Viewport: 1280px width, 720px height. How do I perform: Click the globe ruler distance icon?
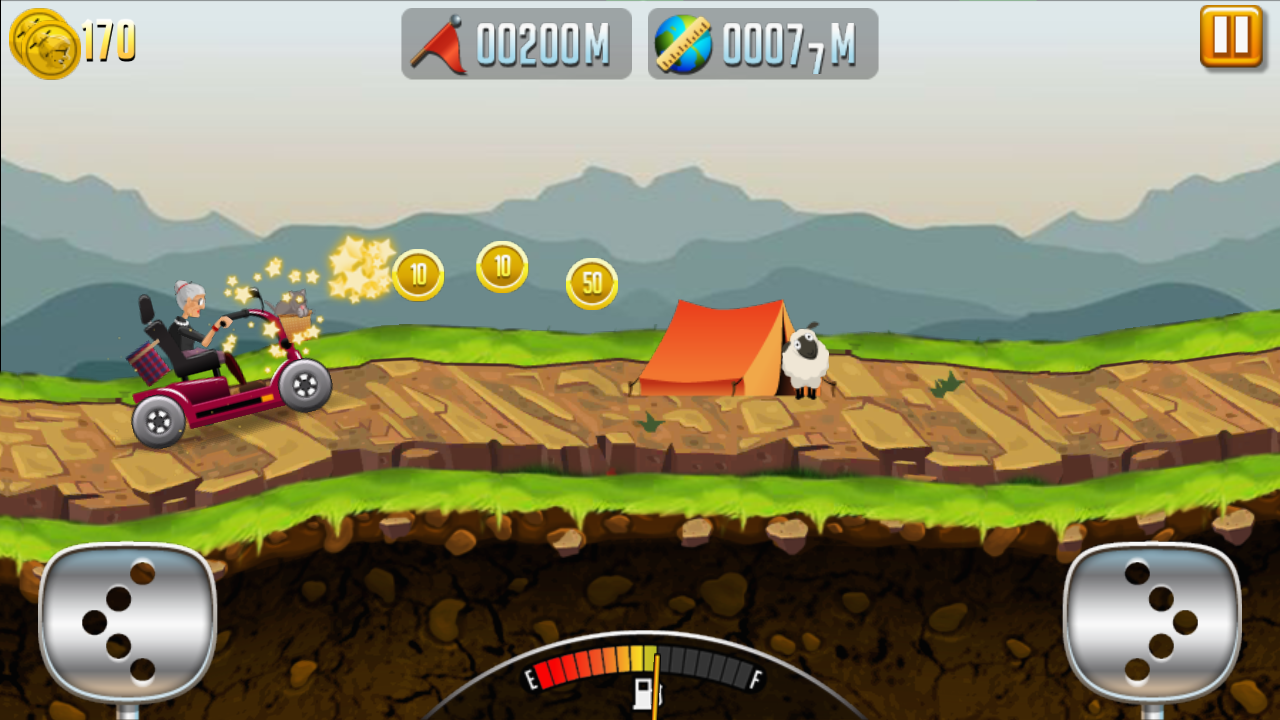(683, 42)
